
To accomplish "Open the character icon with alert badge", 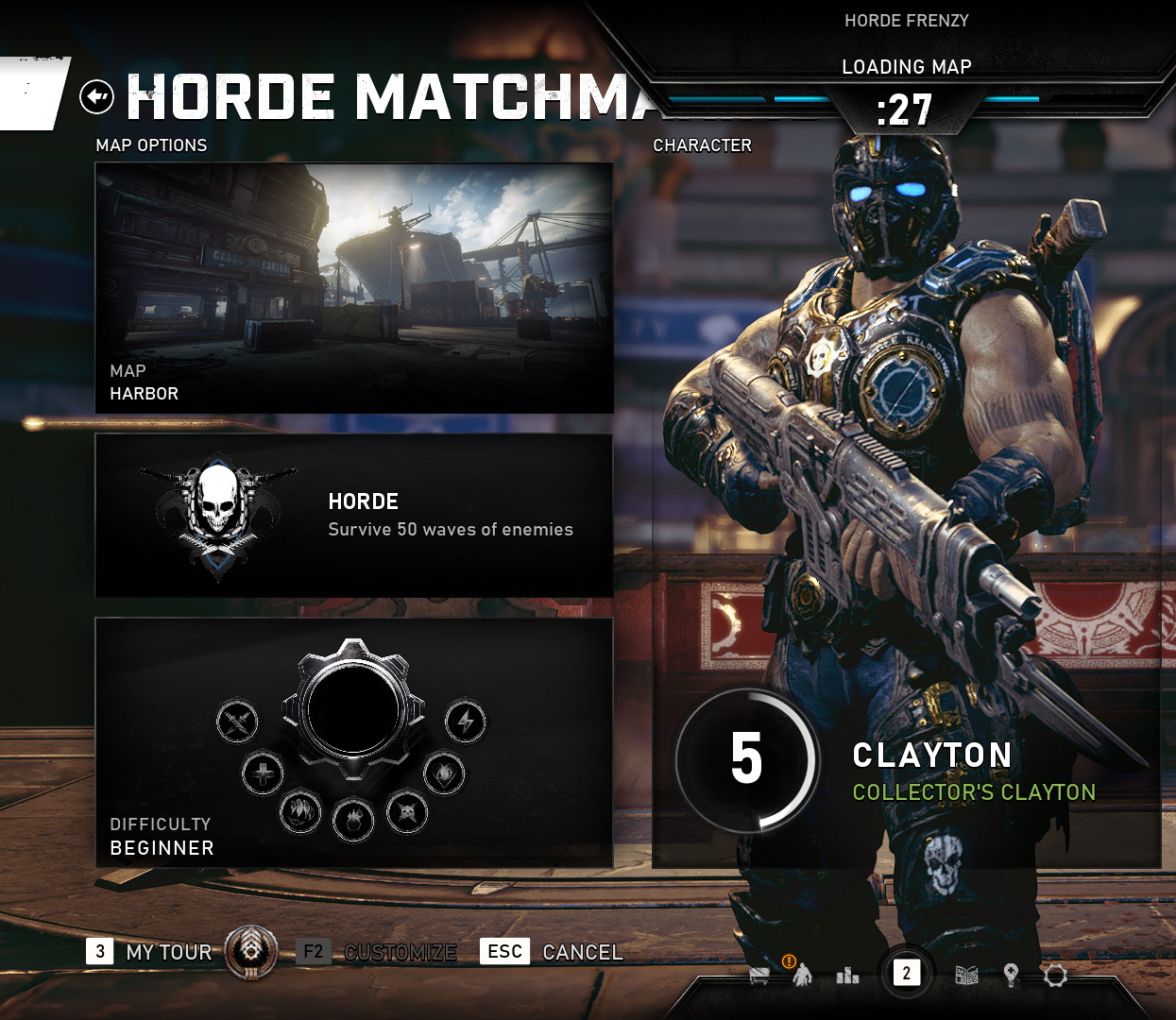I will point(802,973).
